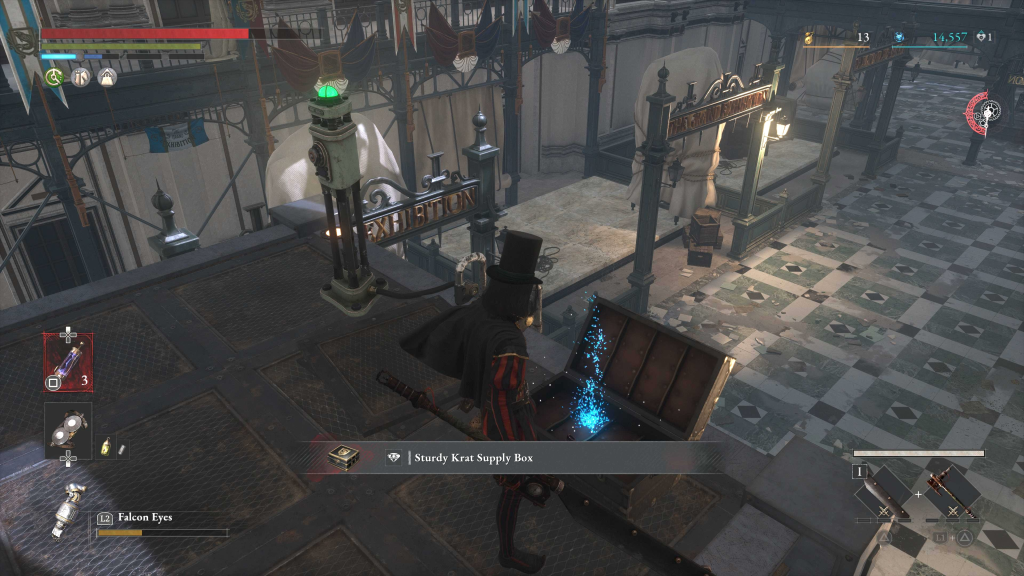Click the trousers-shaped status icon

(x=81, y=77)
